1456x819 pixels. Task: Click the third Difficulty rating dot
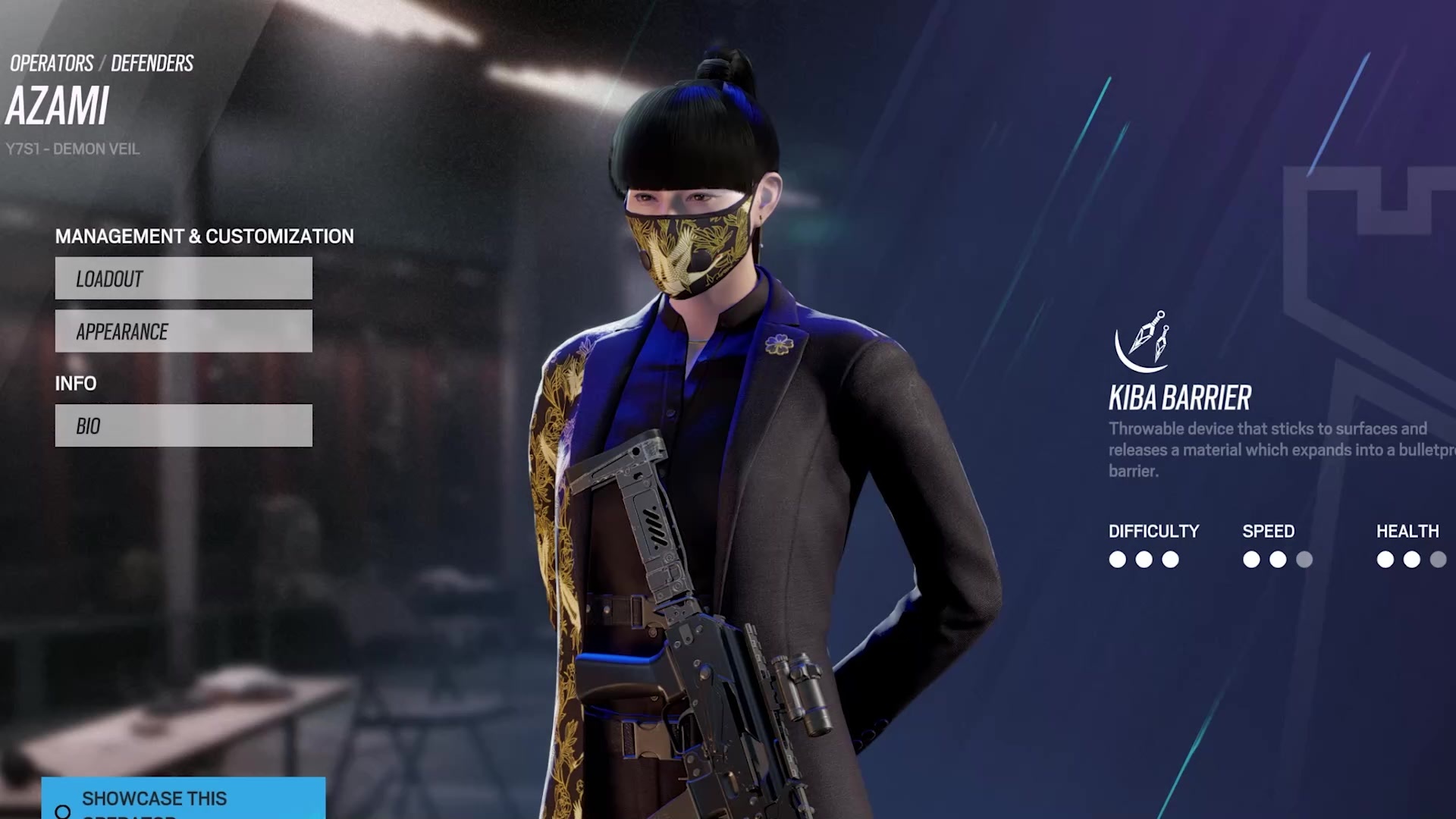pos(1170,560)
